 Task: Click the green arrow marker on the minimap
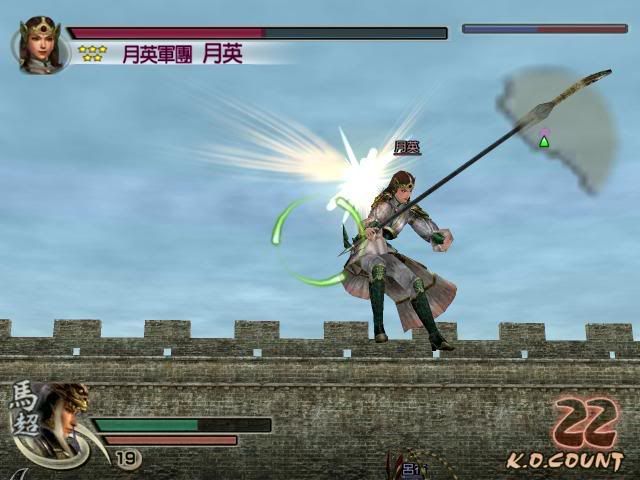click(544, 141)
